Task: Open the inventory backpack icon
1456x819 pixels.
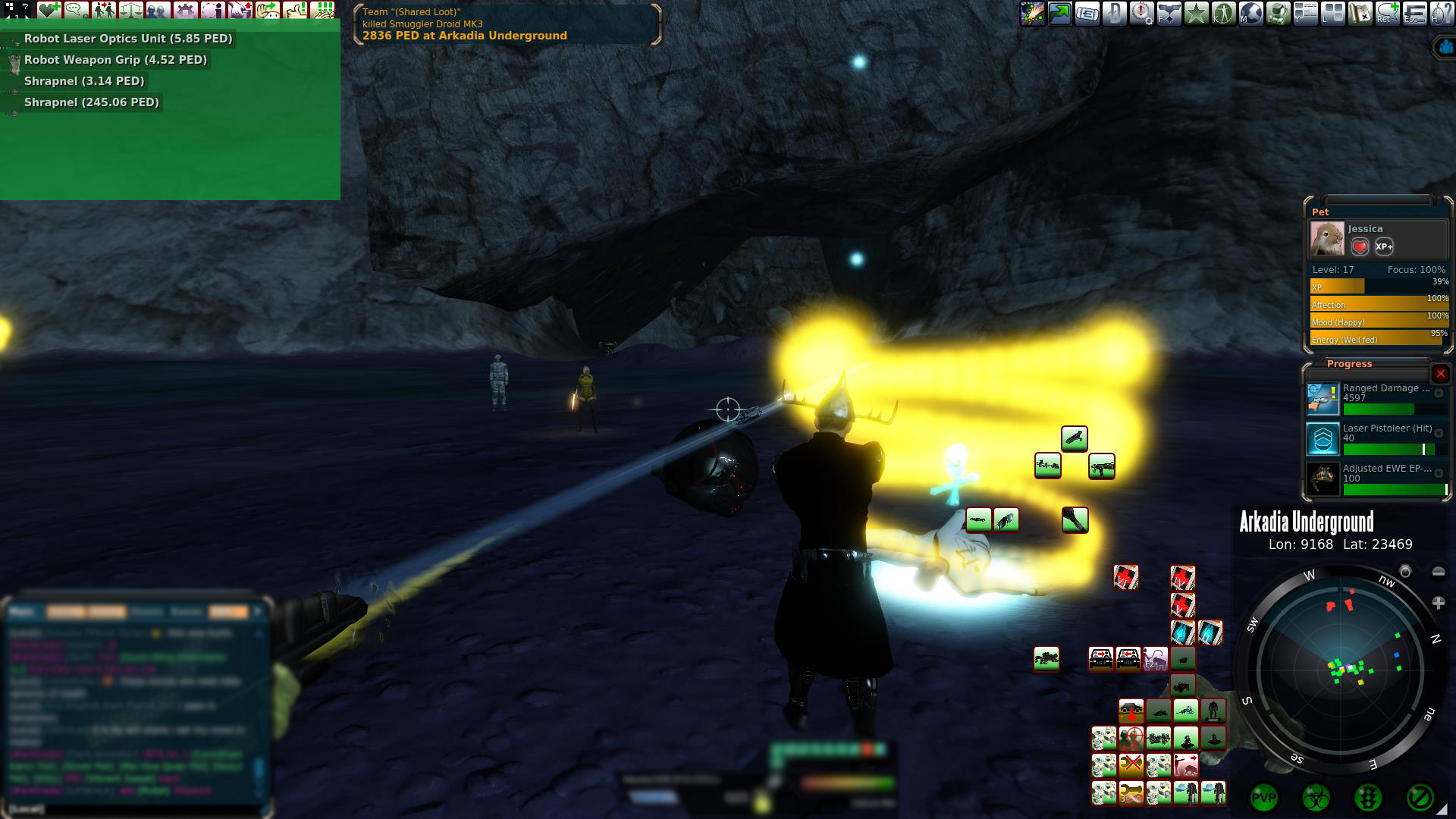Action: (1279, 14)
